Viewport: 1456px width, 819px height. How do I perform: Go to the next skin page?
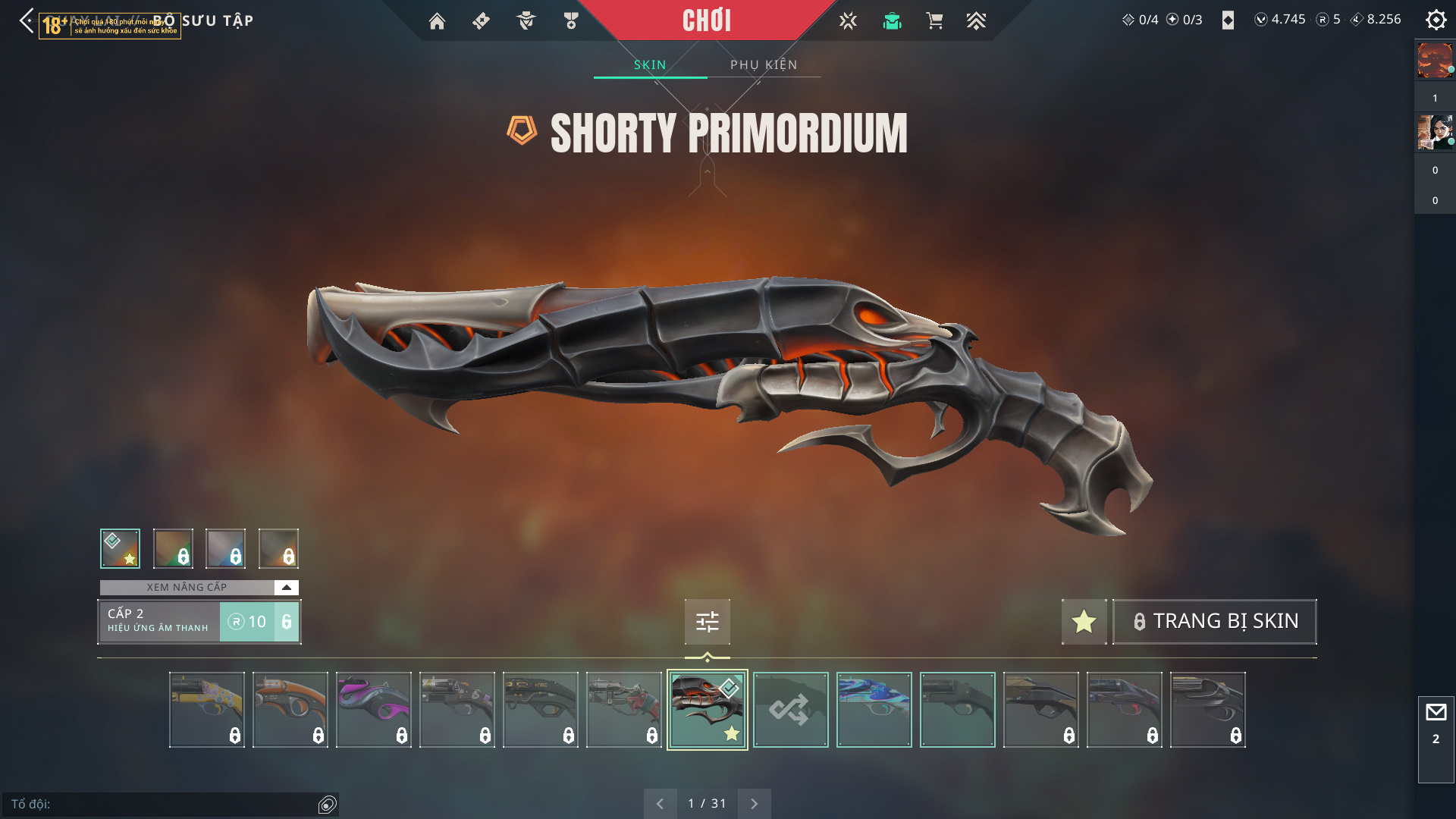(x=754, y=804)
